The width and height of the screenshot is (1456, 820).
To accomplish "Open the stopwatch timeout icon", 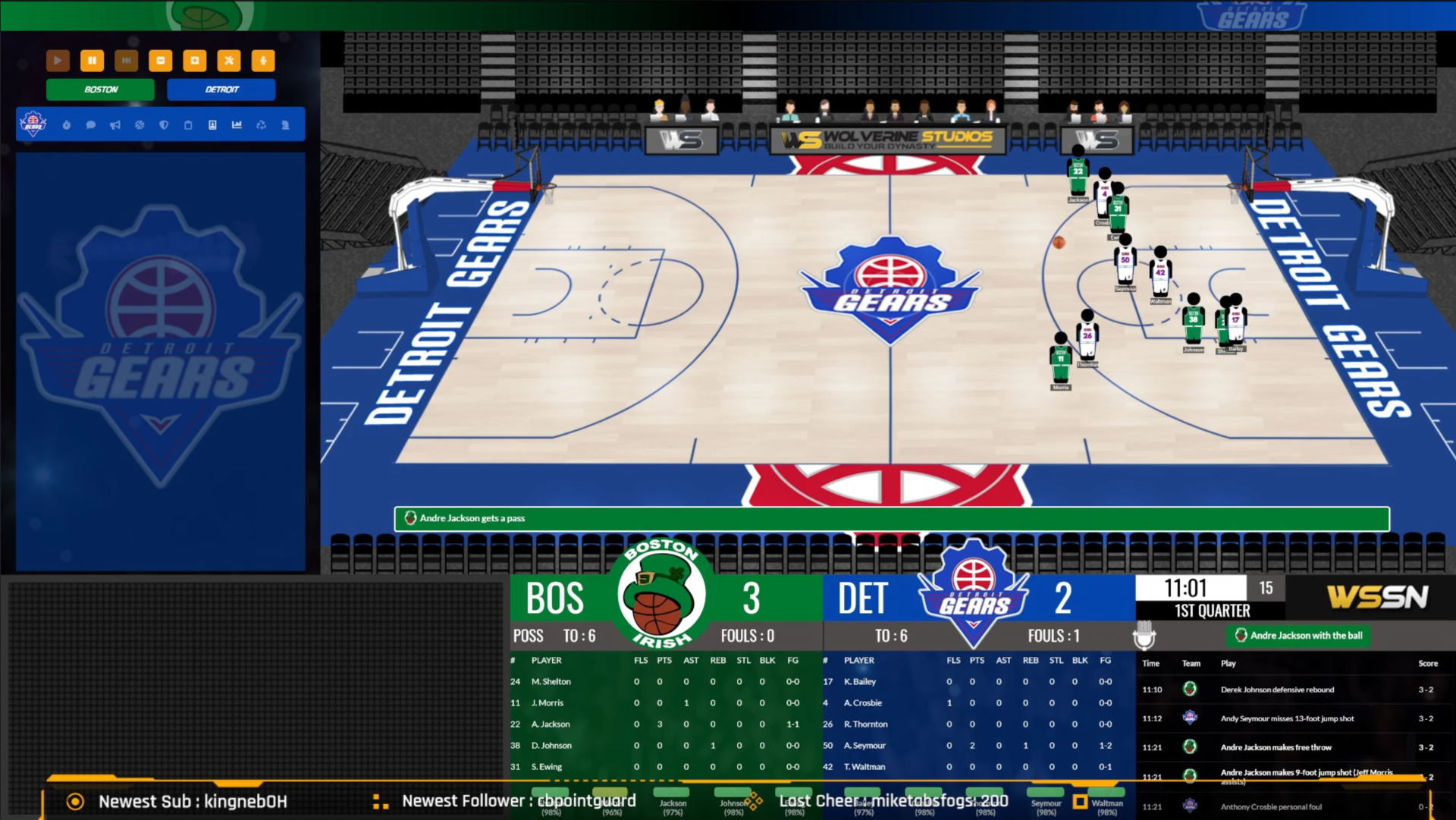I will pos(67,125).
